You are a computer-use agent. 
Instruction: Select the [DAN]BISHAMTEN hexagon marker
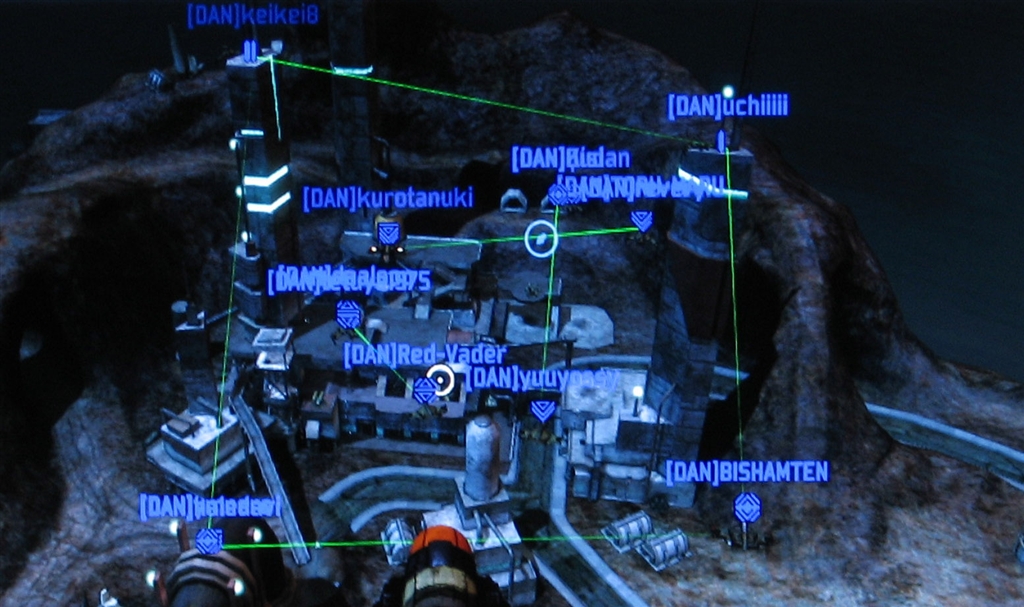tap(747, 508)
